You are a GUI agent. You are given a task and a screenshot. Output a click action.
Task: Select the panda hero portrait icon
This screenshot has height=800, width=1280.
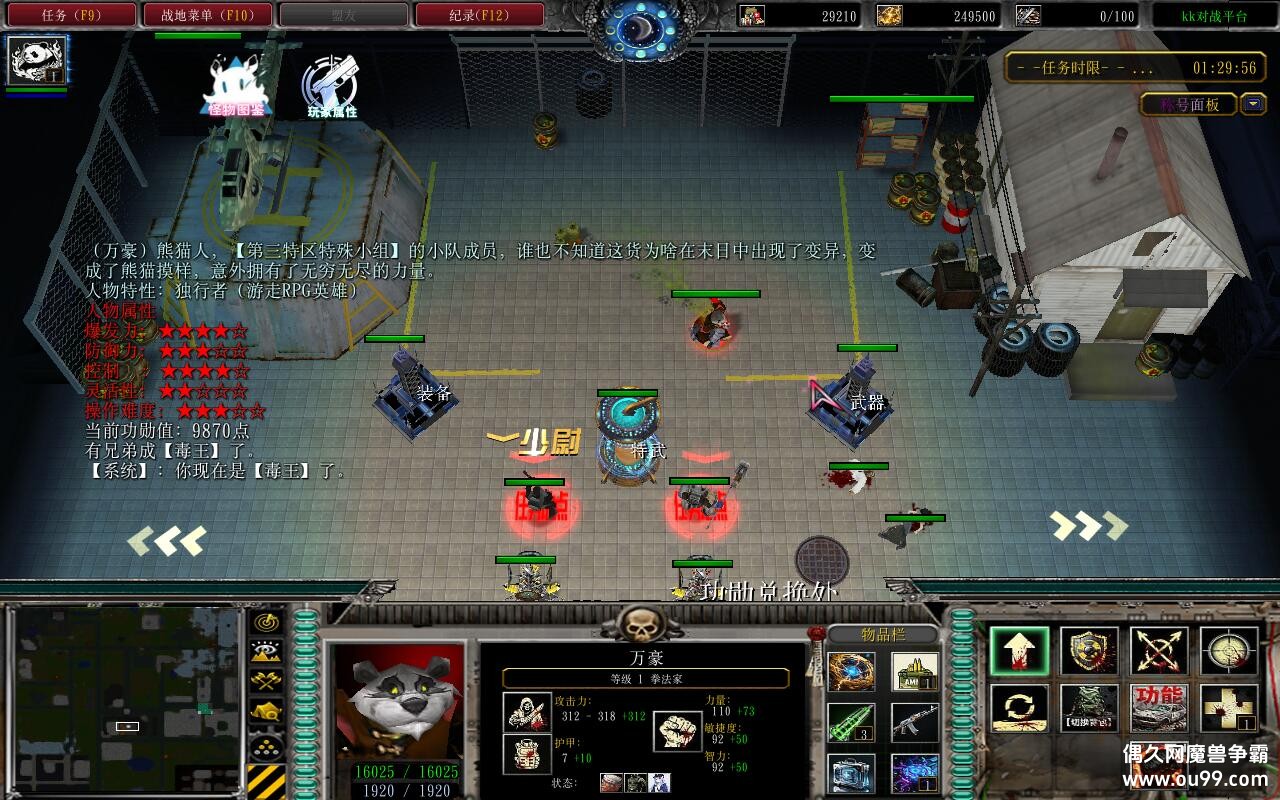click(38, 60)
